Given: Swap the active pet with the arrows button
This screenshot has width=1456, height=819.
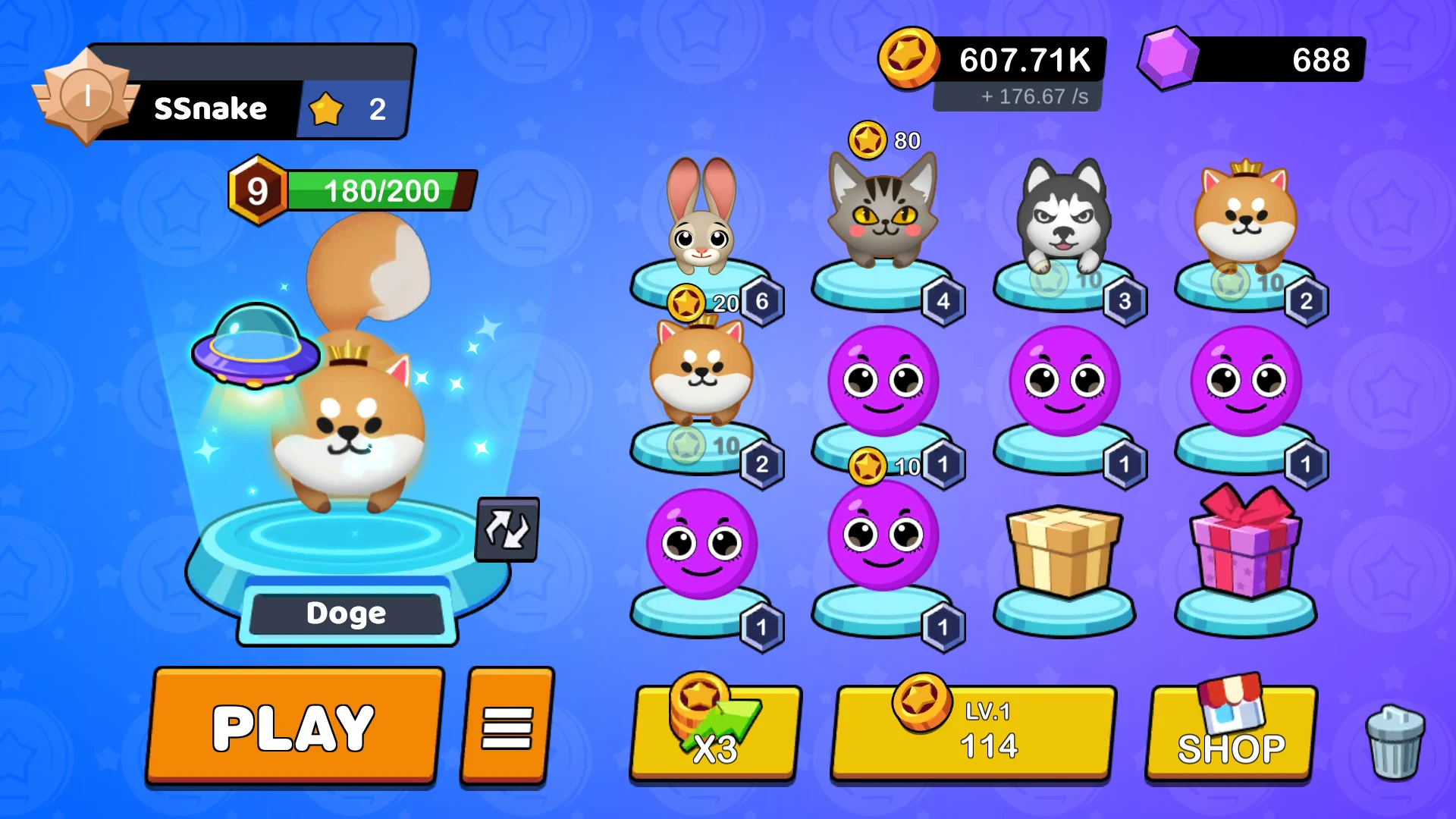Looking at the screenshot, I should coord(507,529).
